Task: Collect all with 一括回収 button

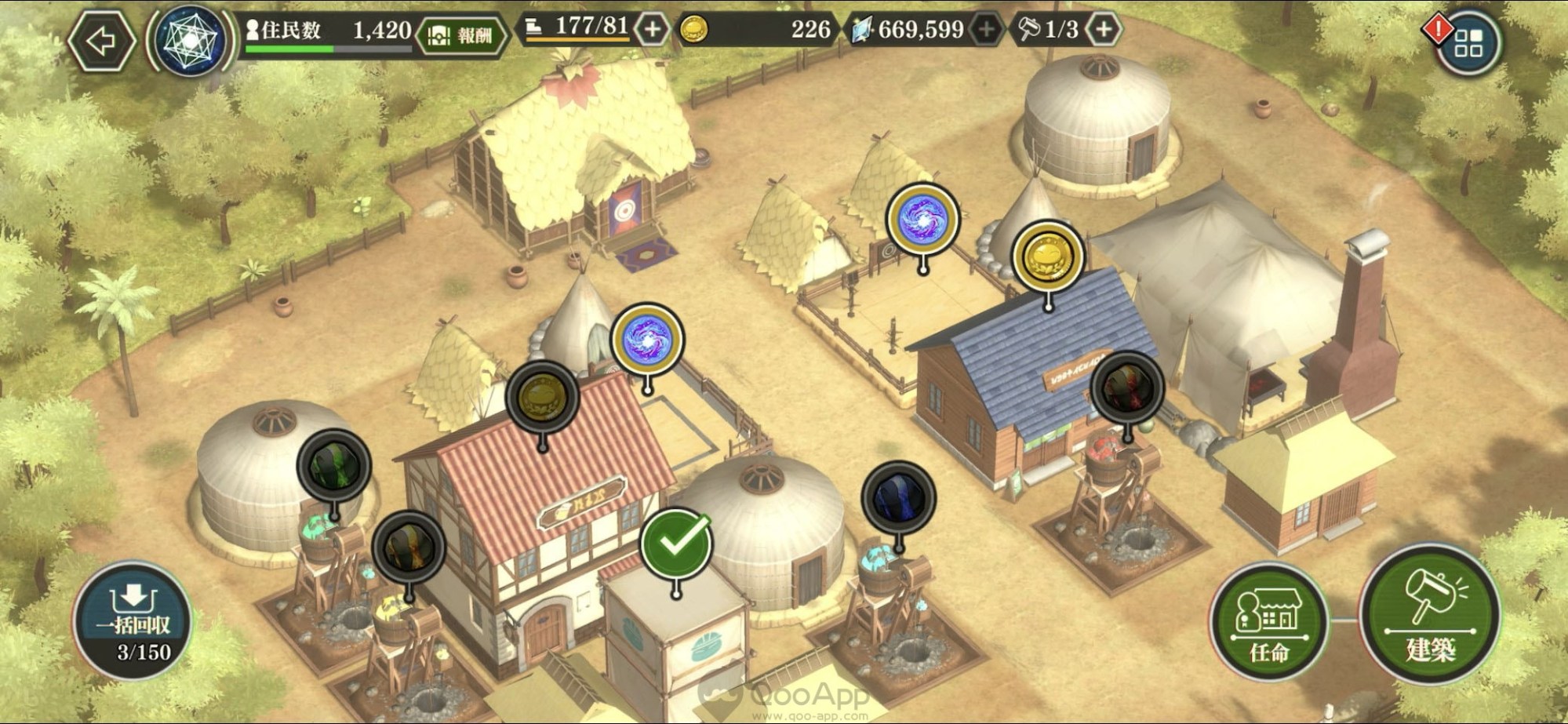Action: pyautogui.click(x=133, y=619)
